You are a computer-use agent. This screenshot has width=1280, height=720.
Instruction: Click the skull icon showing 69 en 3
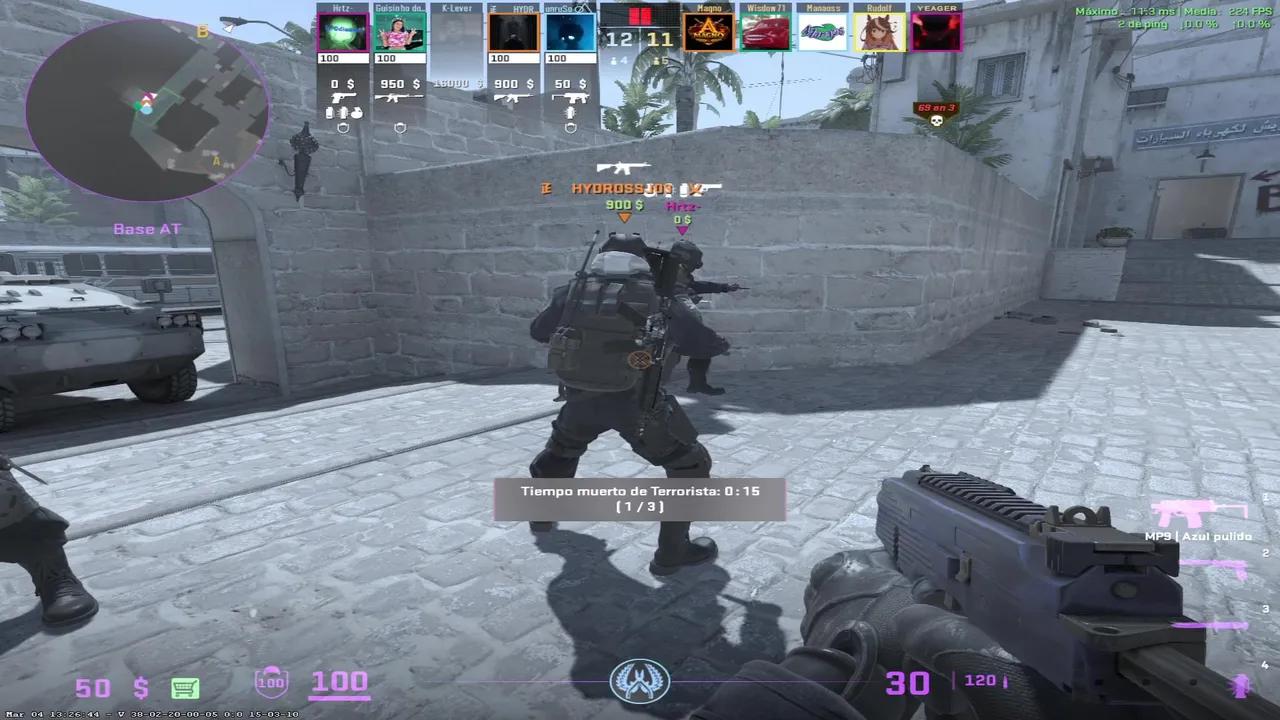(935, 110)
